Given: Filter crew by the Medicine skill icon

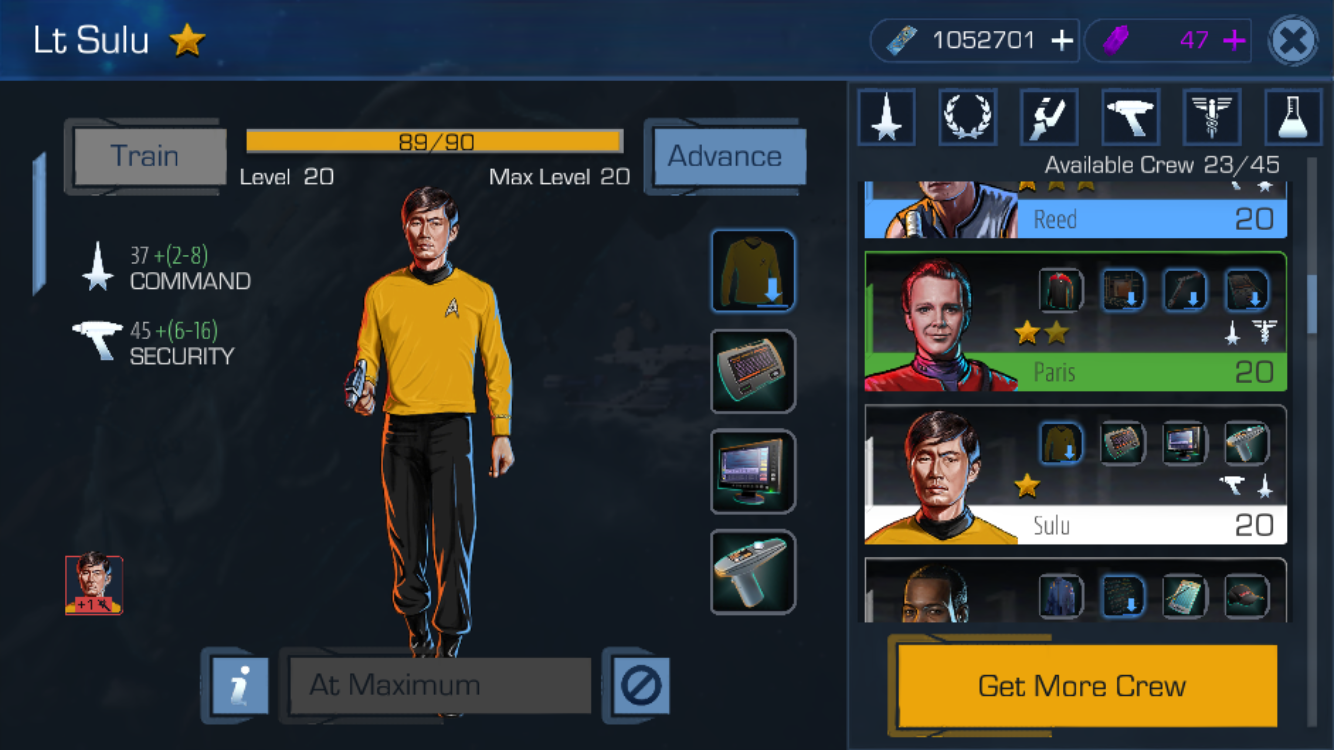Looking at the screenshot, I should point(1212,117).
